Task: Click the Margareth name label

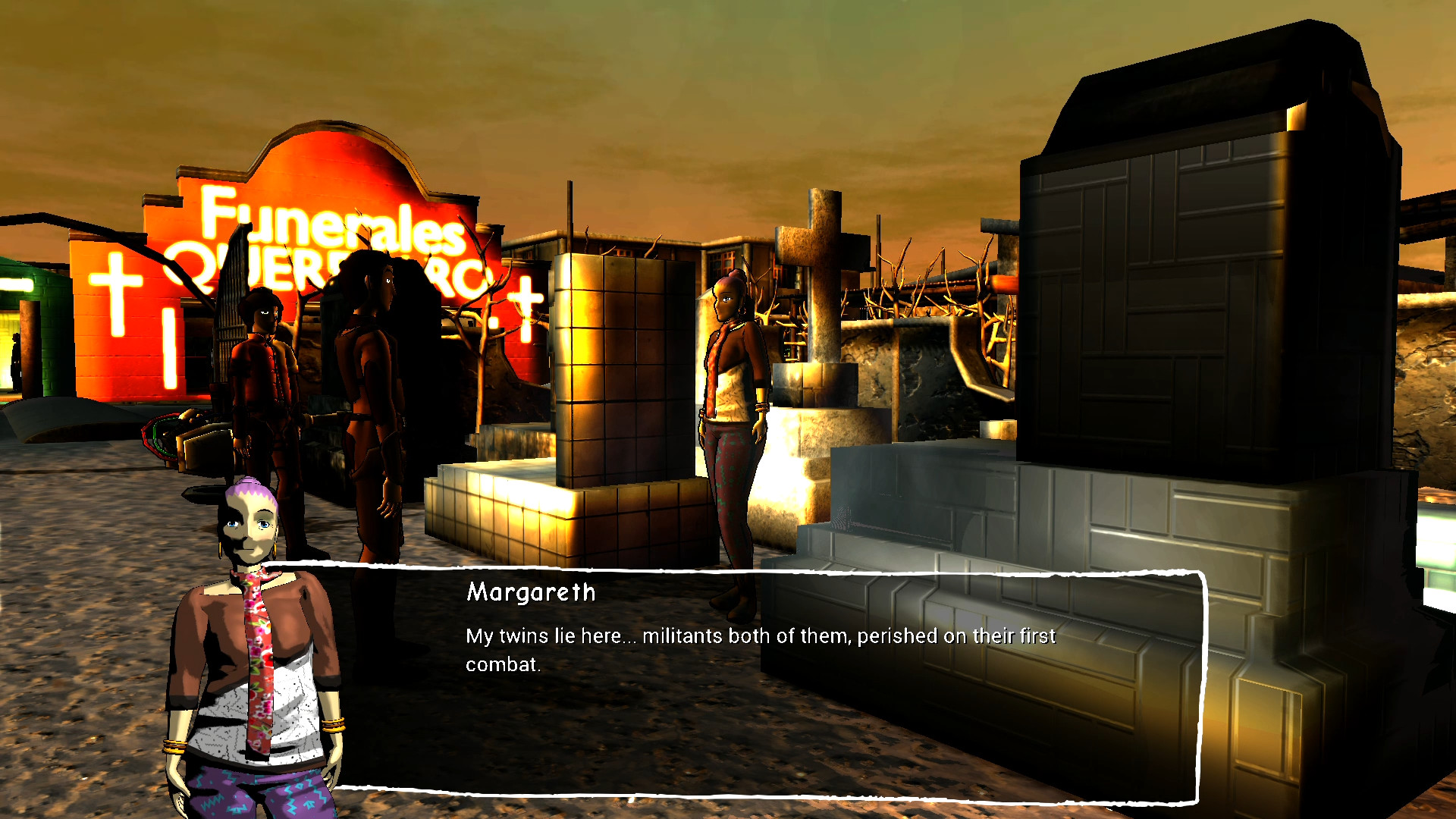Action: pyautogui.click(x=529, y=593)
